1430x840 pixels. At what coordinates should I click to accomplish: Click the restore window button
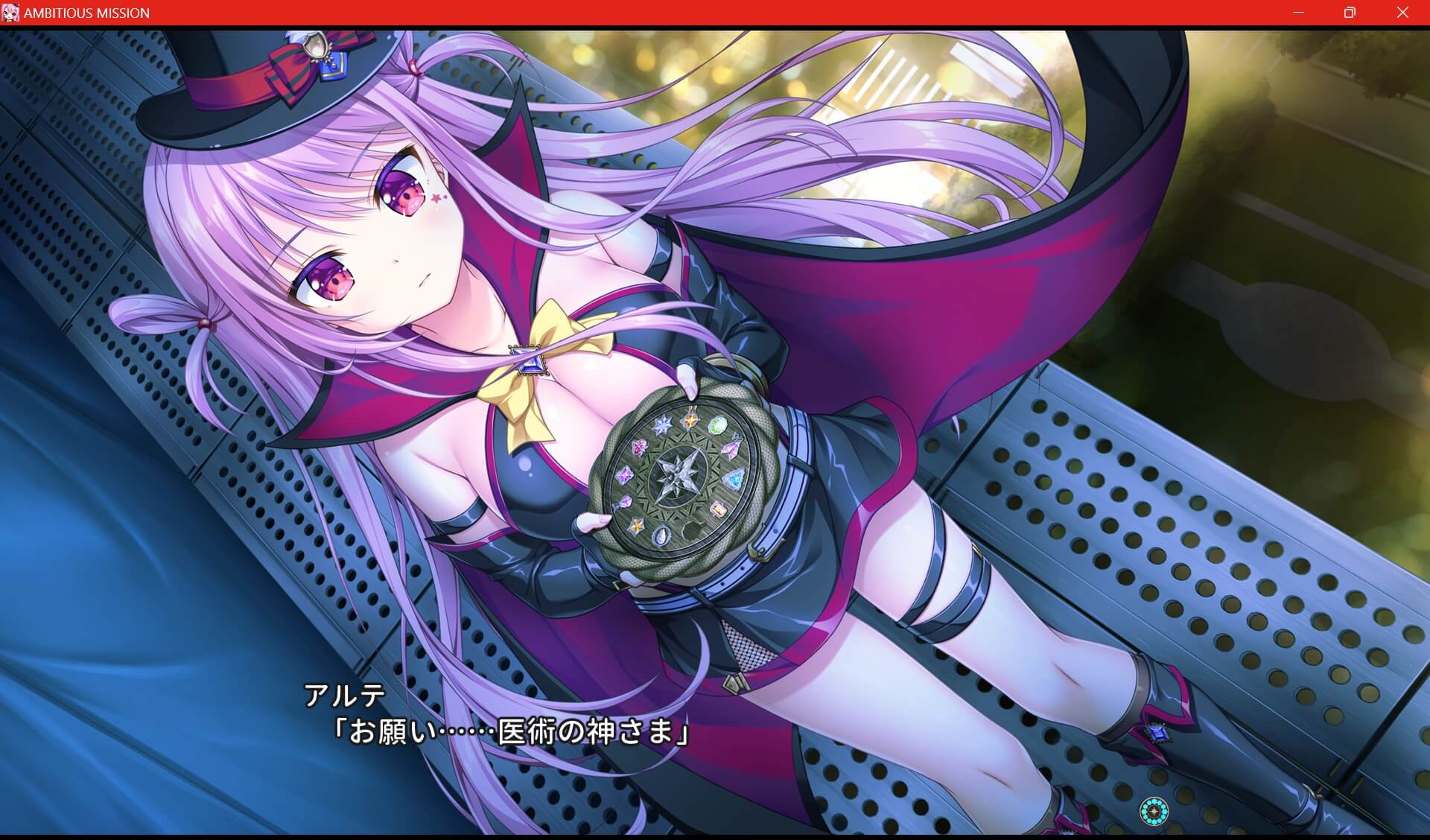pos(1349,12)
